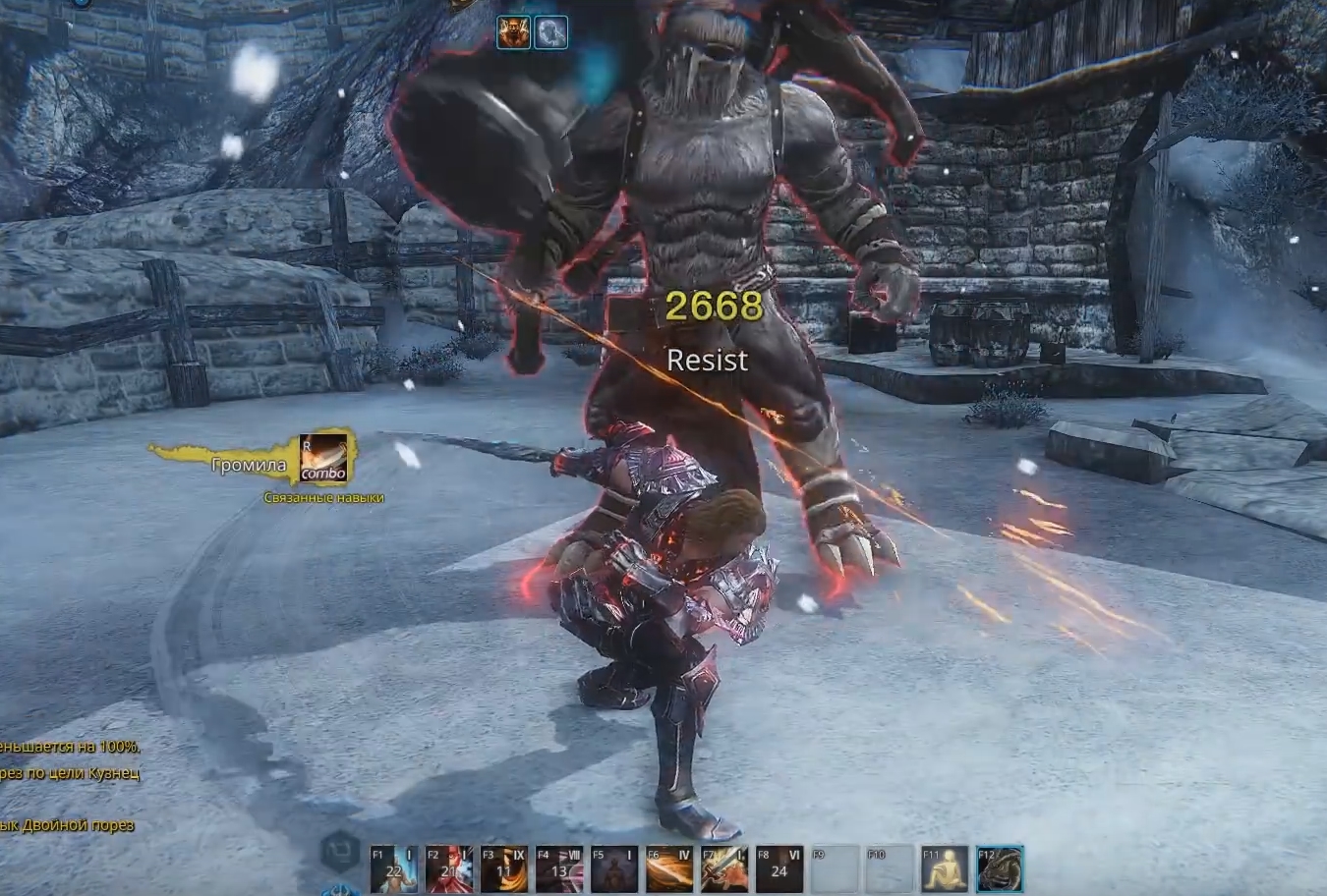Activate the F1 skill on the hotbar
1327x896 pixels.
tap(393, 868)
